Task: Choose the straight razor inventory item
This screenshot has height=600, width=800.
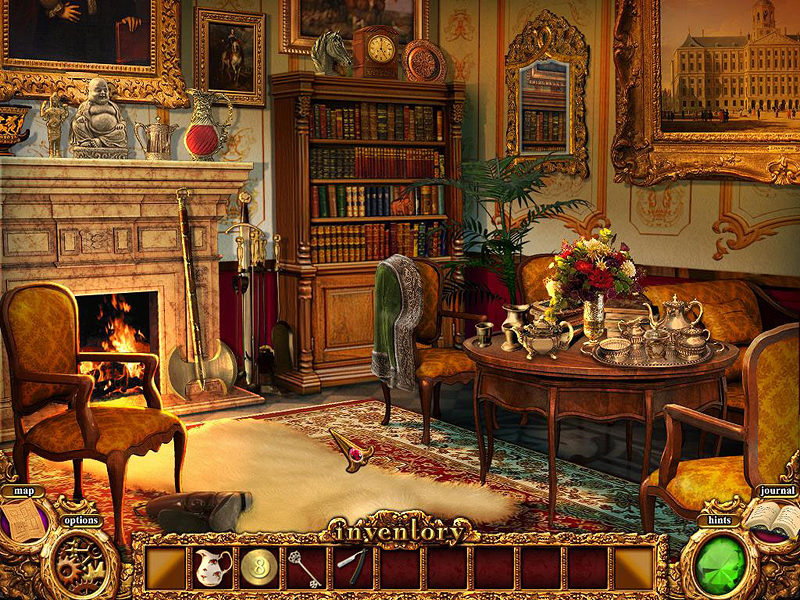Action: (353, 567)
